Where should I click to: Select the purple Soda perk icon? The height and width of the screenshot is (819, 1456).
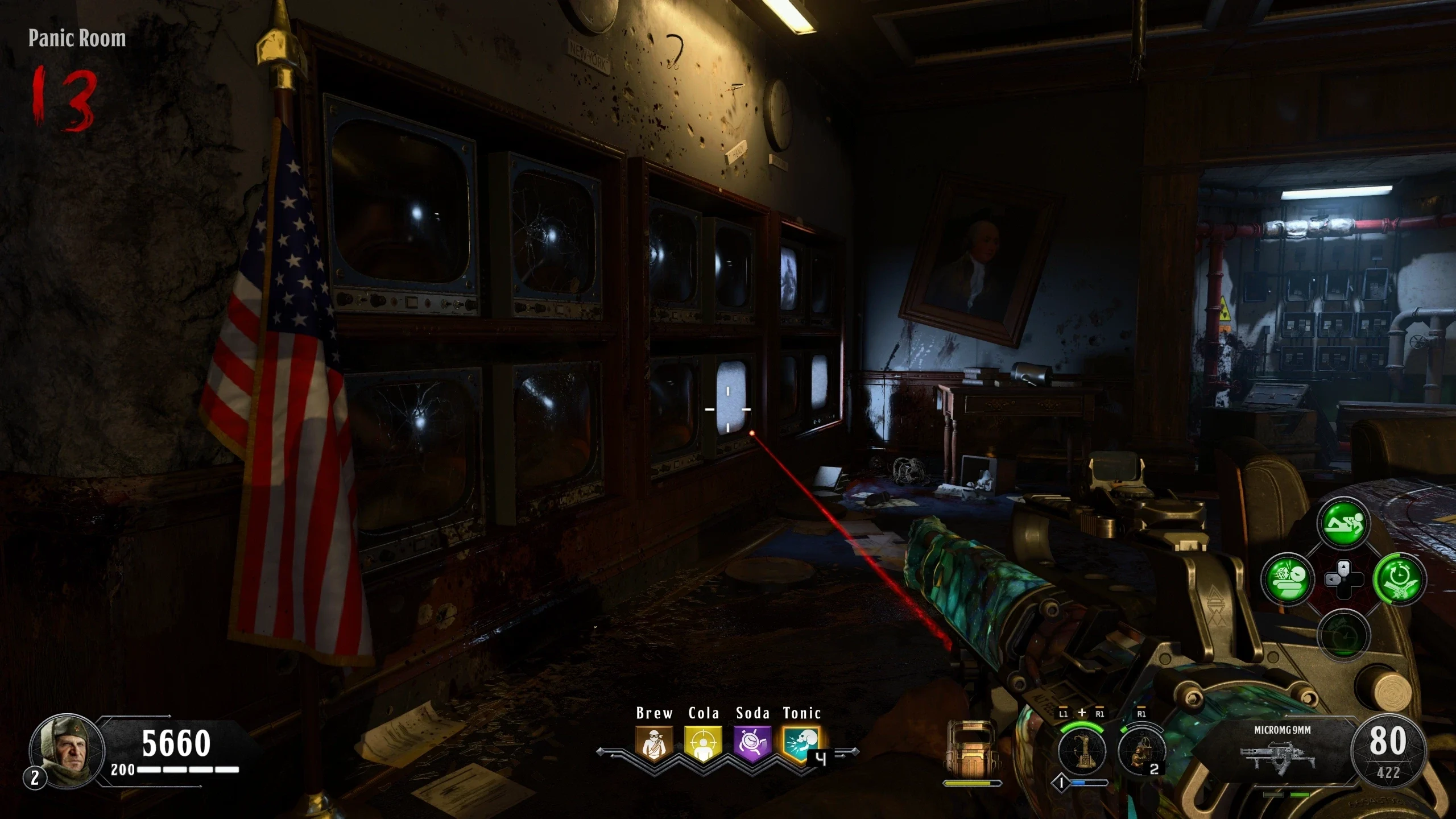click(x=752, y=743)
